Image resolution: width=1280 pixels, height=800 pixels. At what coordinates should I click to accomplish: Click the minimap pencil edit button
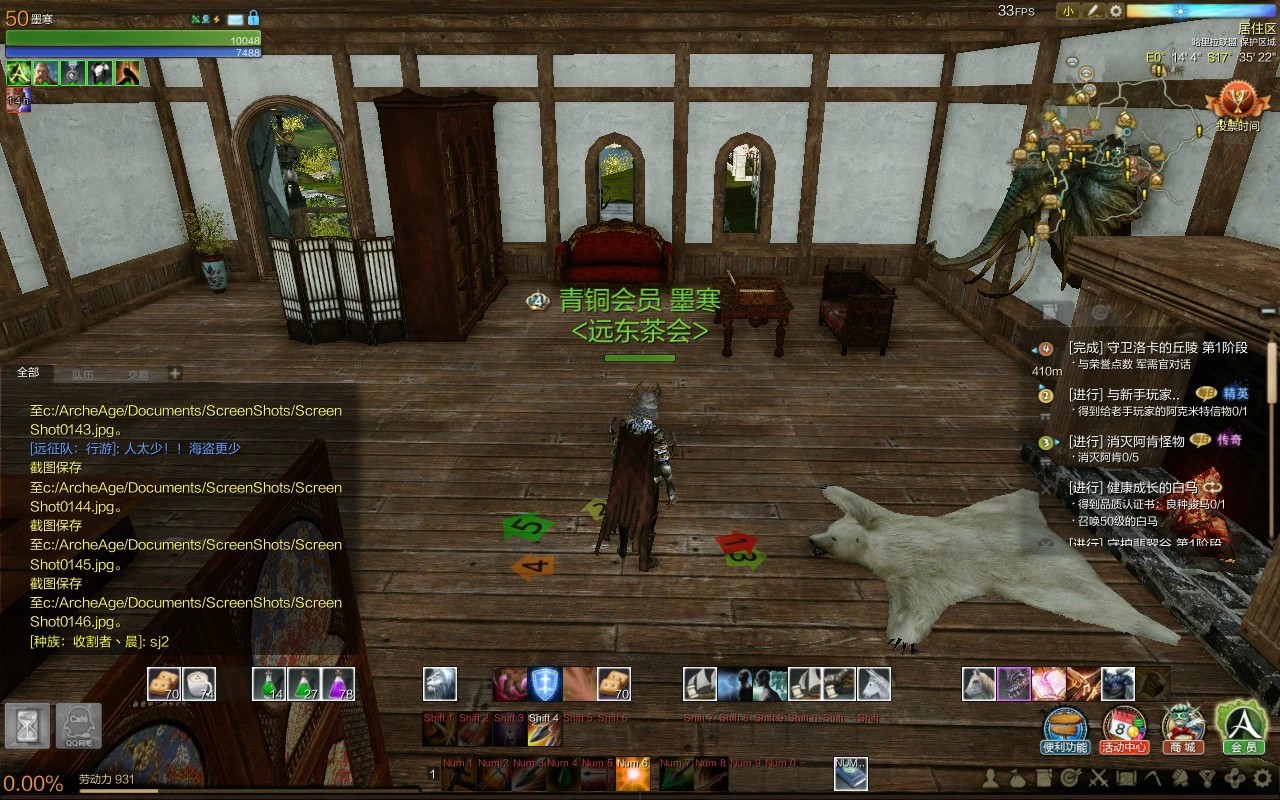(1093, 11)
